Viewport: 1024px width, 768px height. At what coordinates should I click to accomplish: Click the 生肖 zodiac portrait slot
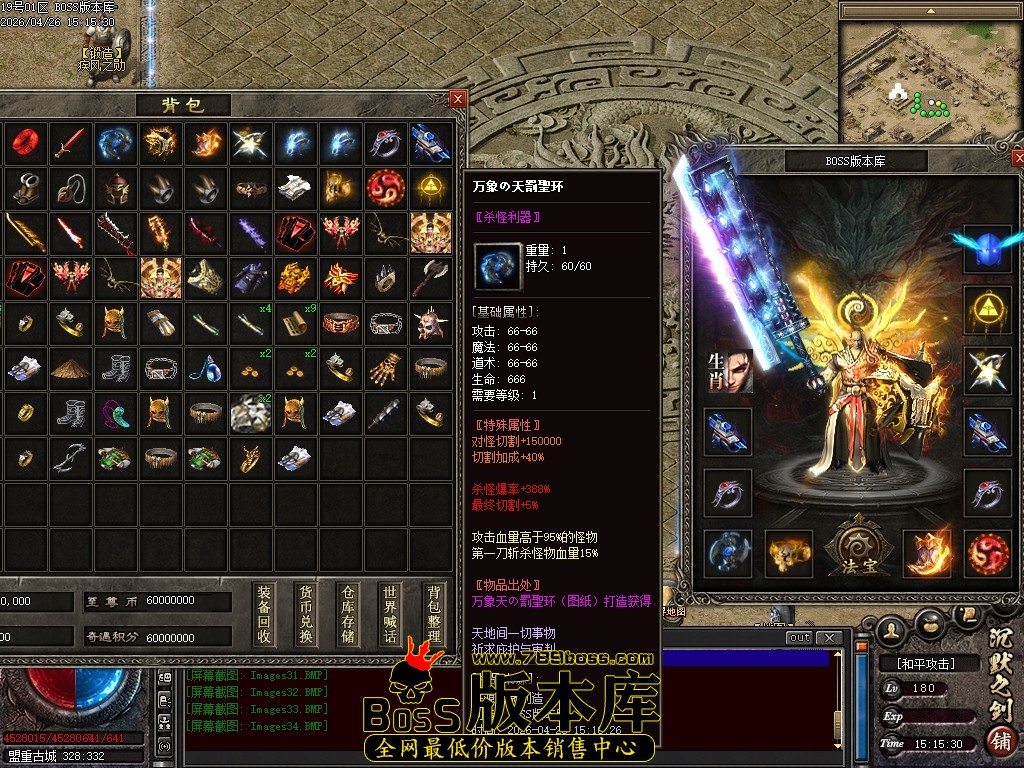click(728, 372)
